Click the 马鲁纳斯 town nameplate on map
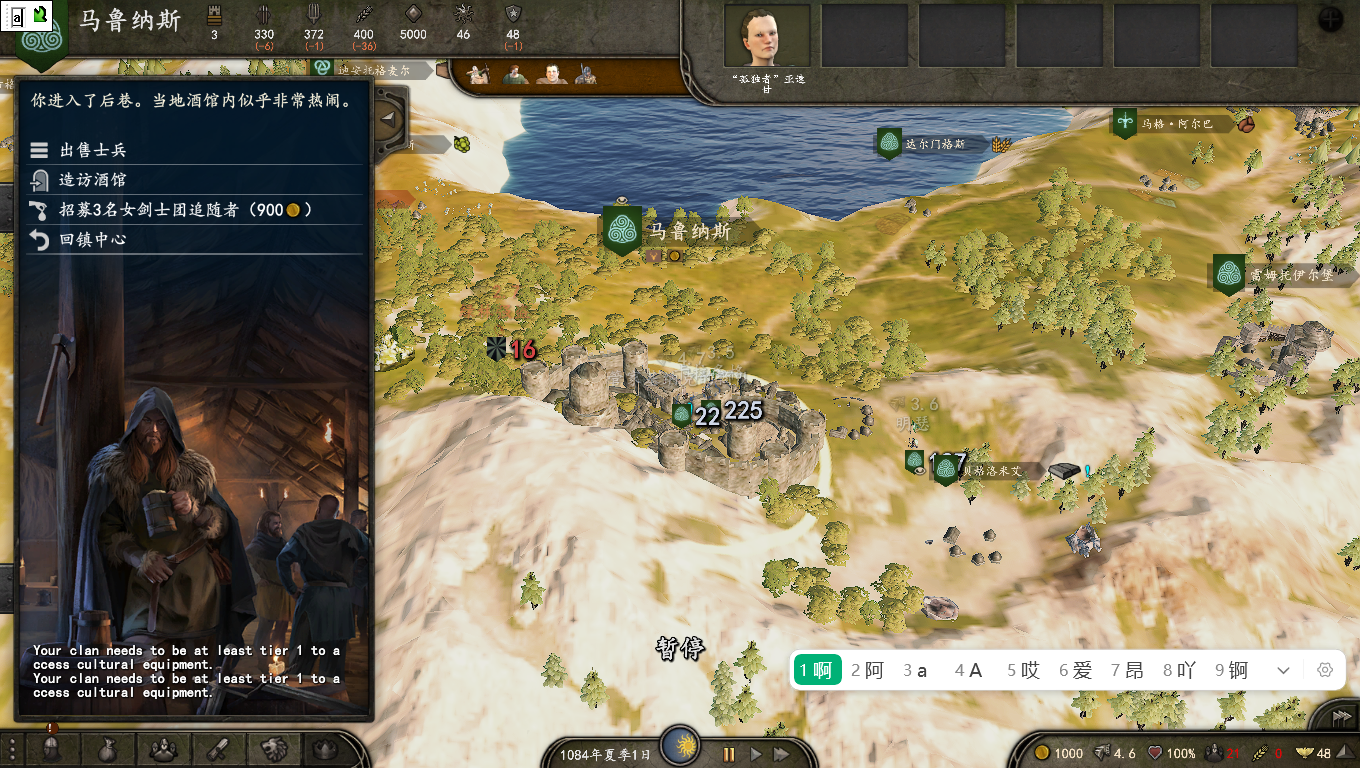The image size is (1360, 768). (x=690, y=232)
